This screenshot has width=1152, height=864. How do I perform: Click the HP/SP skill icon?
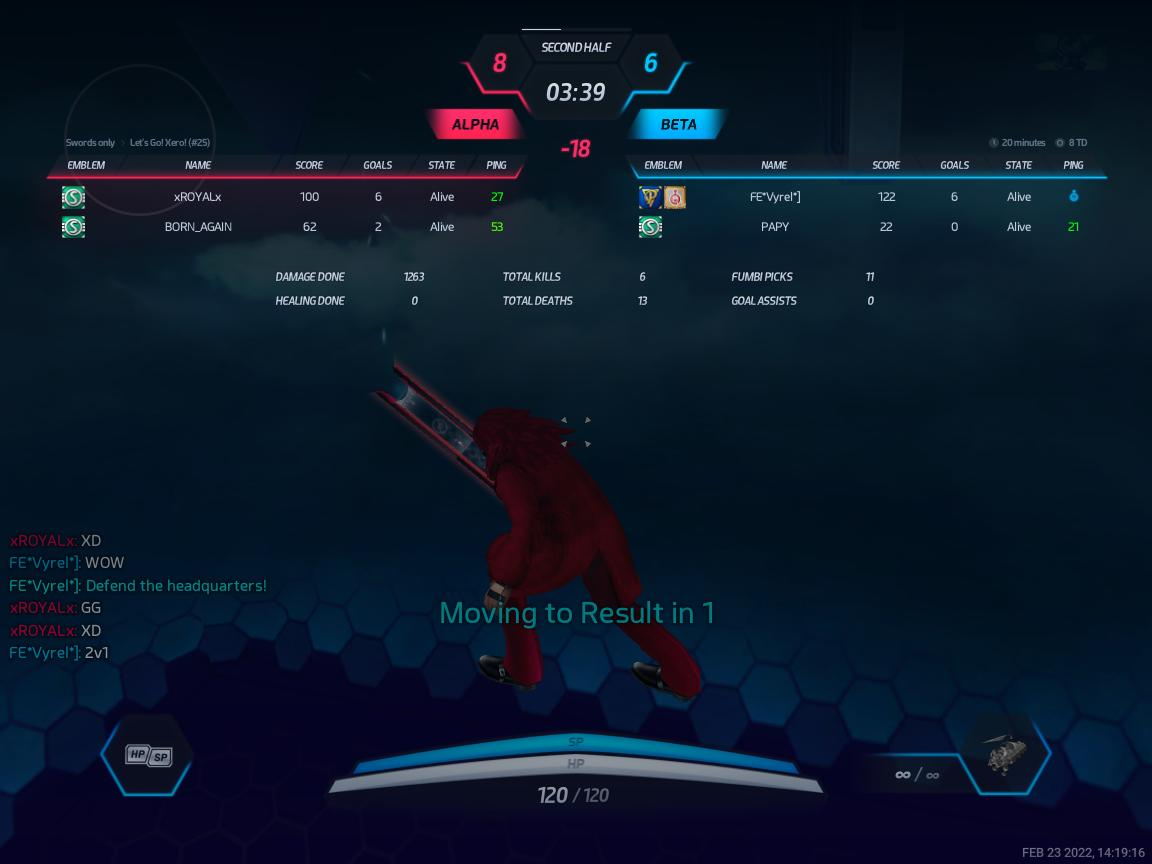pos(148,756)
